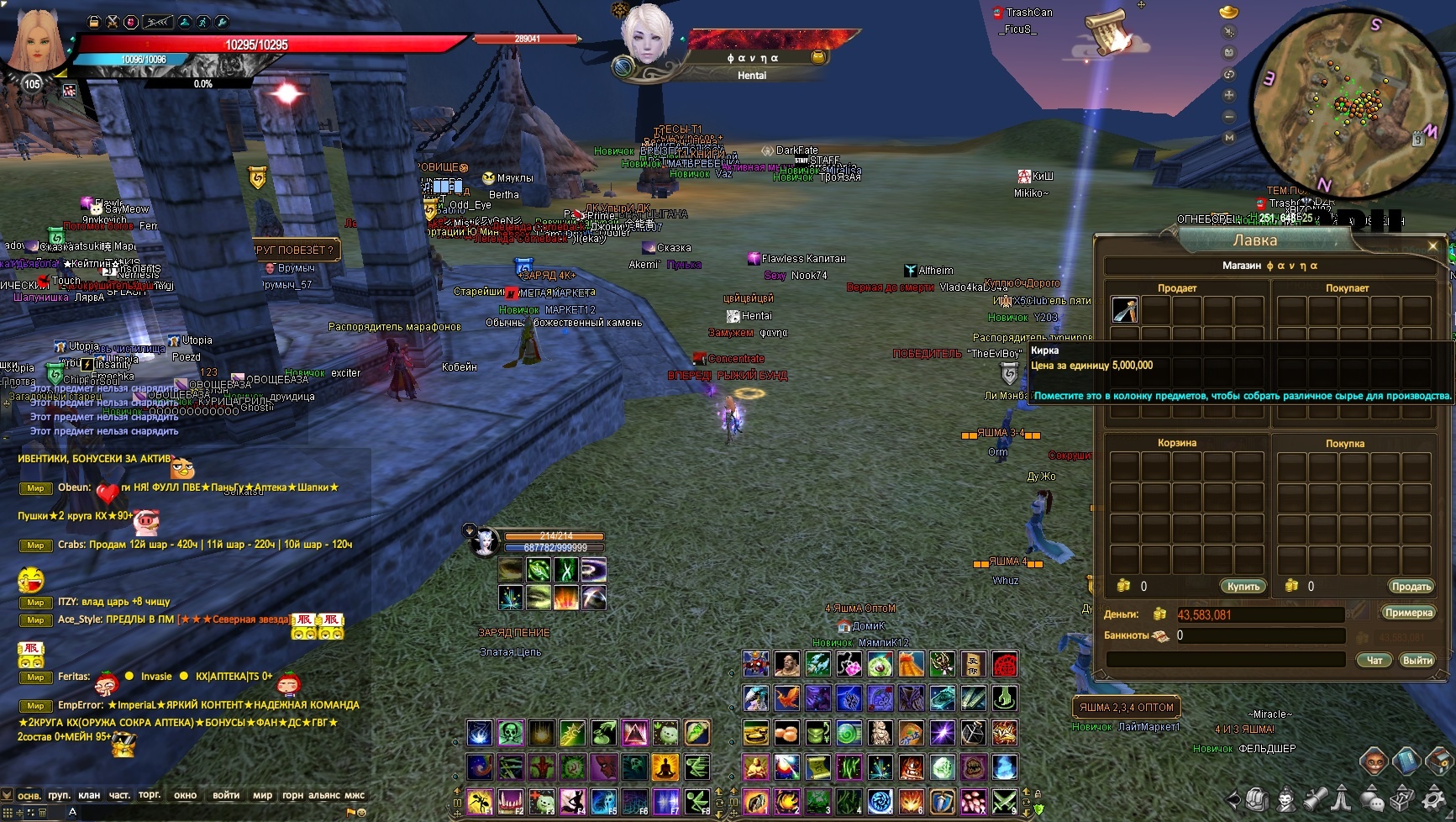Switch chat to the торг. tab
Viewport: 1456px width, 822px height.
150,795
